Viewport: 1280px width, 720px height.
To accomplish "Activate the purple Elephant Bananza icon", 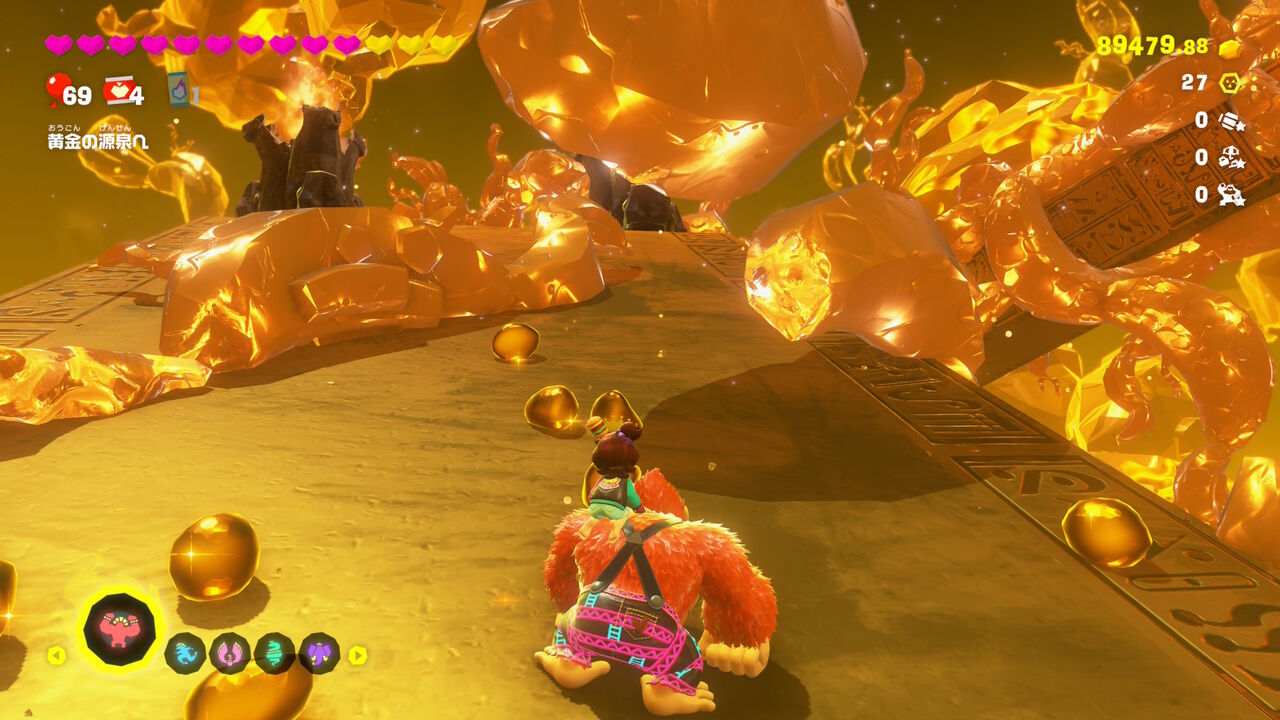I will (x=319, y=654).
